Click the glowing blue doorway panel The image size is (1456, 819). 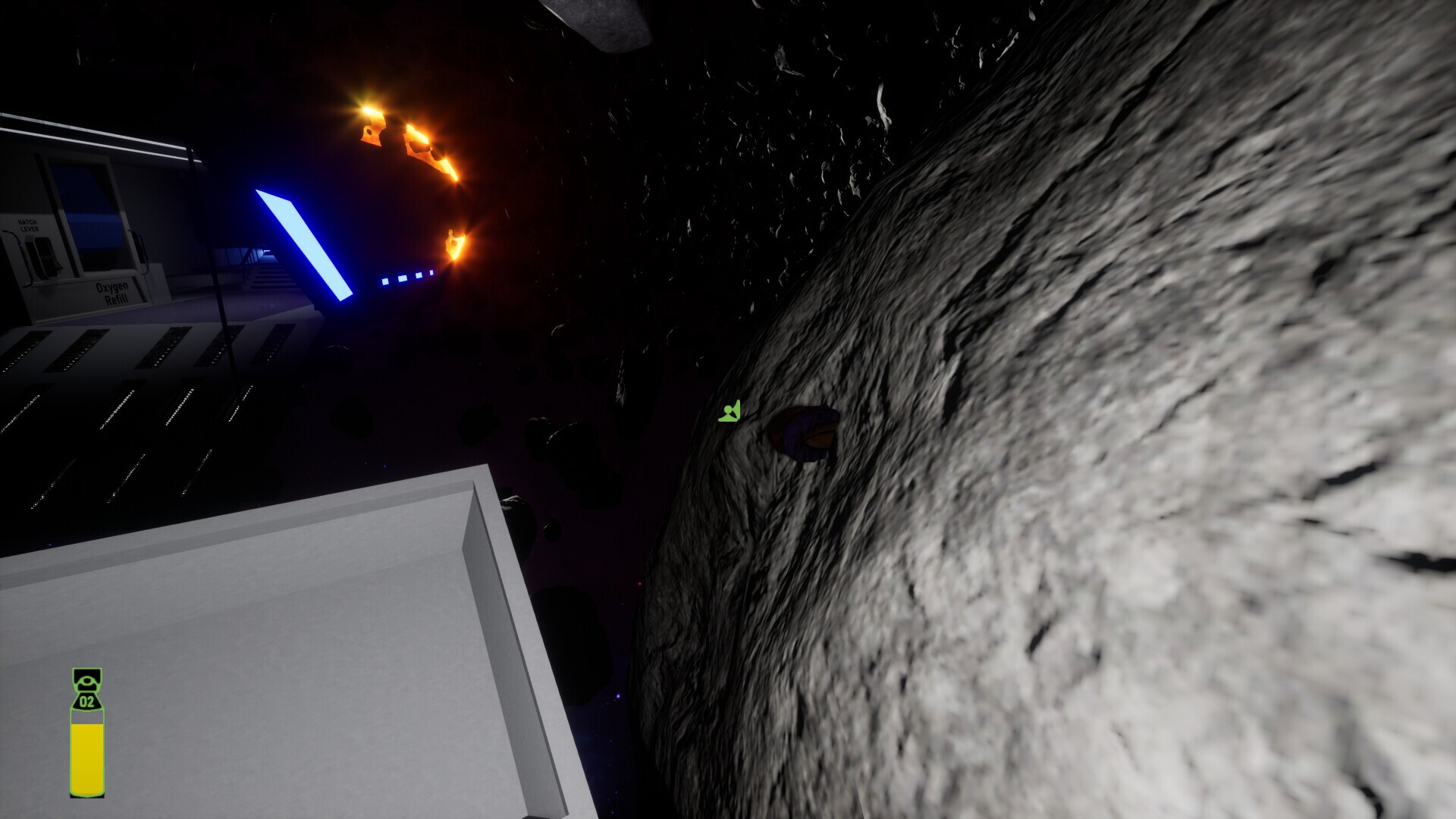click(x=303, y=243)
